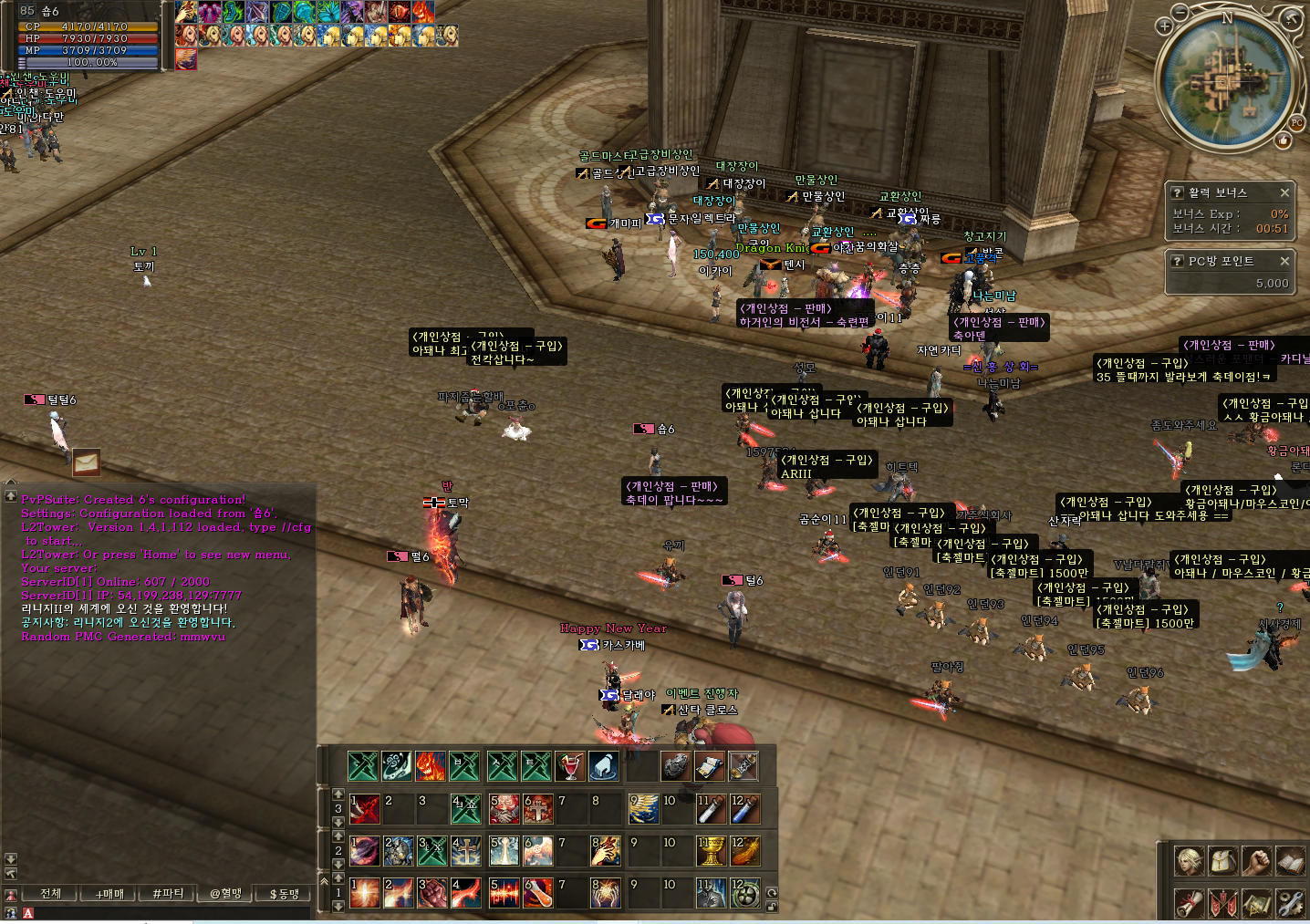Viewport: 1310px width, 924px height.
Task: Open the character portrait menu icon
Action: (x=1189, y=861)
